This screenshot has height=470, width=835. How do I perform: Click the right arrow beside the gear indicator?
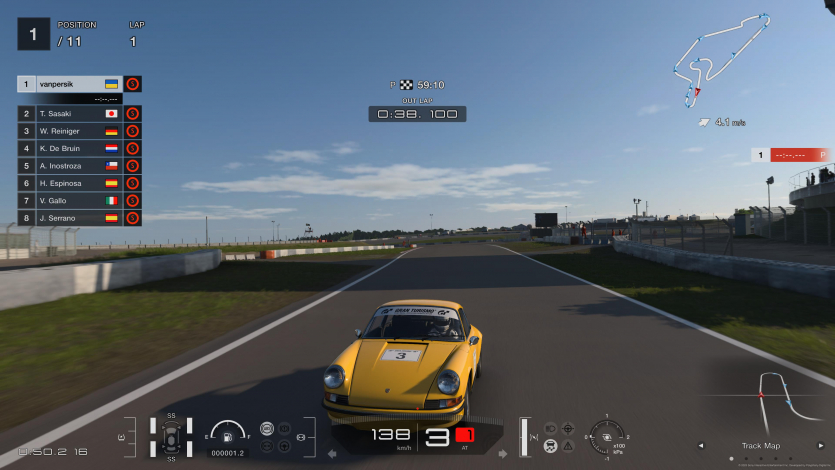point(502,453)
